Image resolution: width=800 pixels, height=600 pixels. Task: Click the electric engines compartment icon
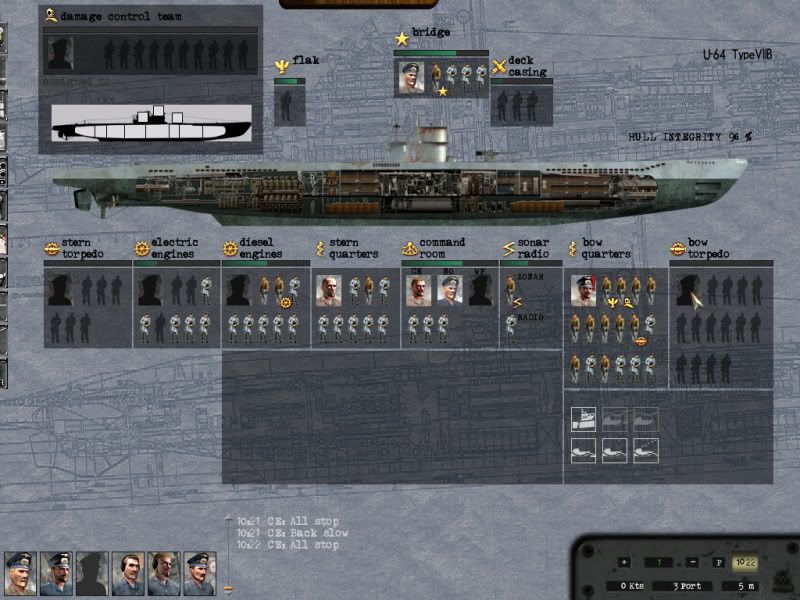pos(142,248)
